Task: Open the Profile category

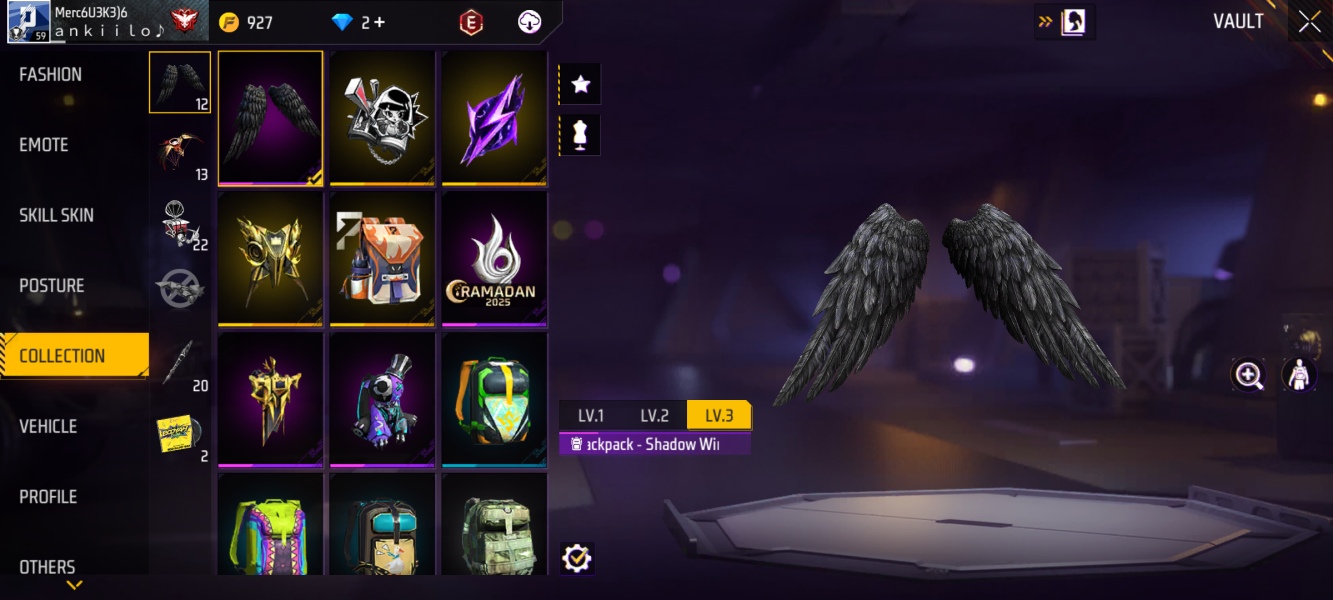Action: (x=48, y=497)
